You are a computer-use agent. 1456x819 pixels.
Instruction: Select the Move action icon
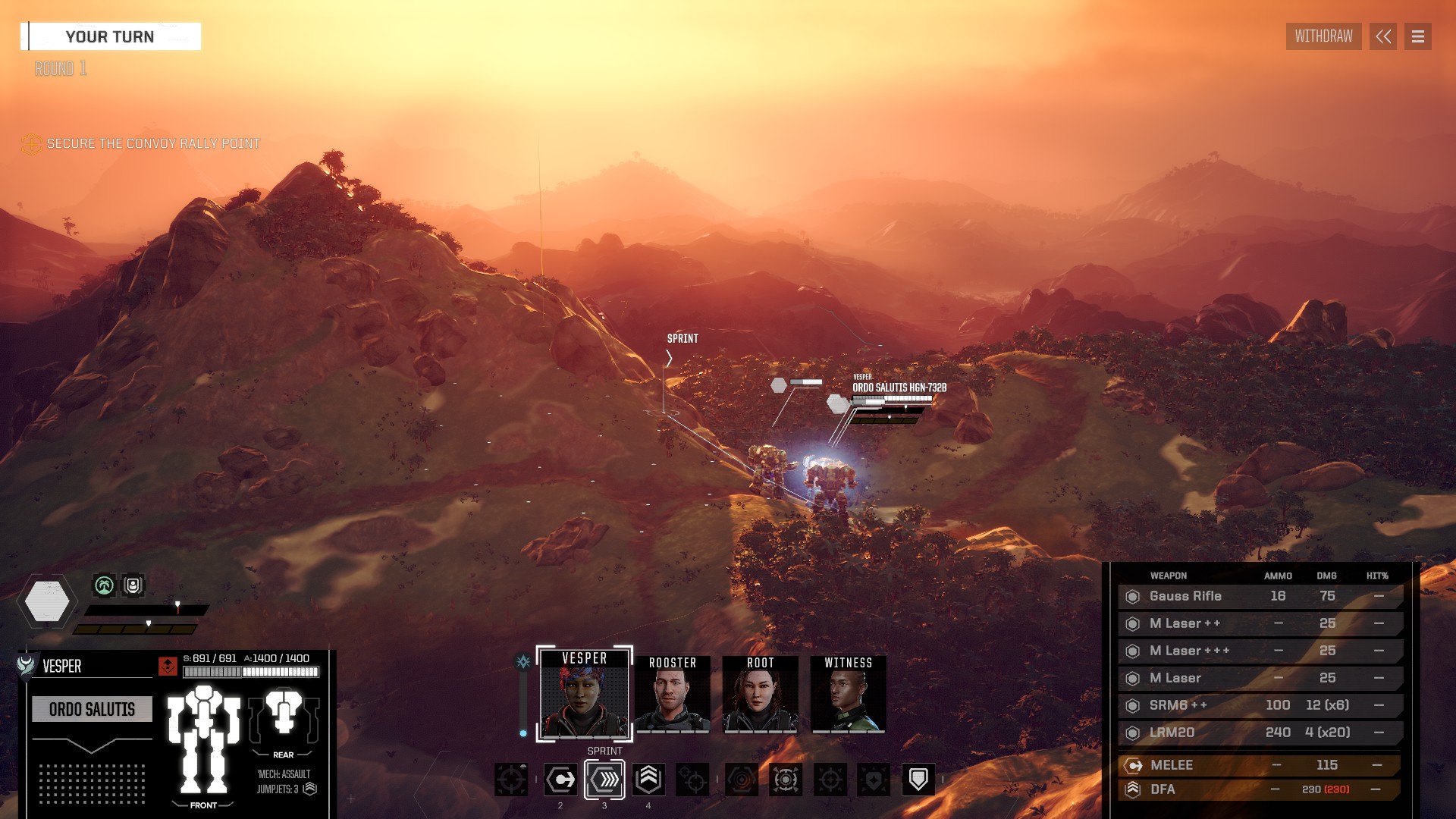[x=560, y=779]
